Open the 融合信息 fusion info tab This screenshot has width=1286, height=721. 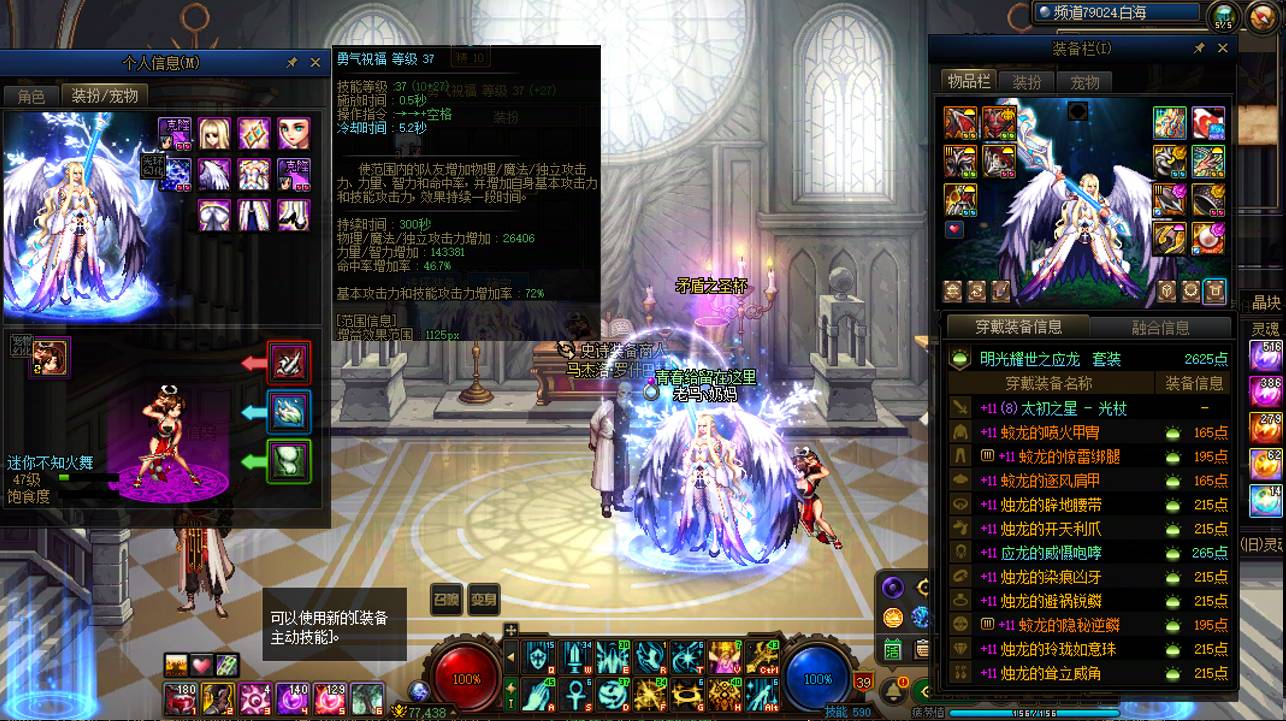point(1160,327)
